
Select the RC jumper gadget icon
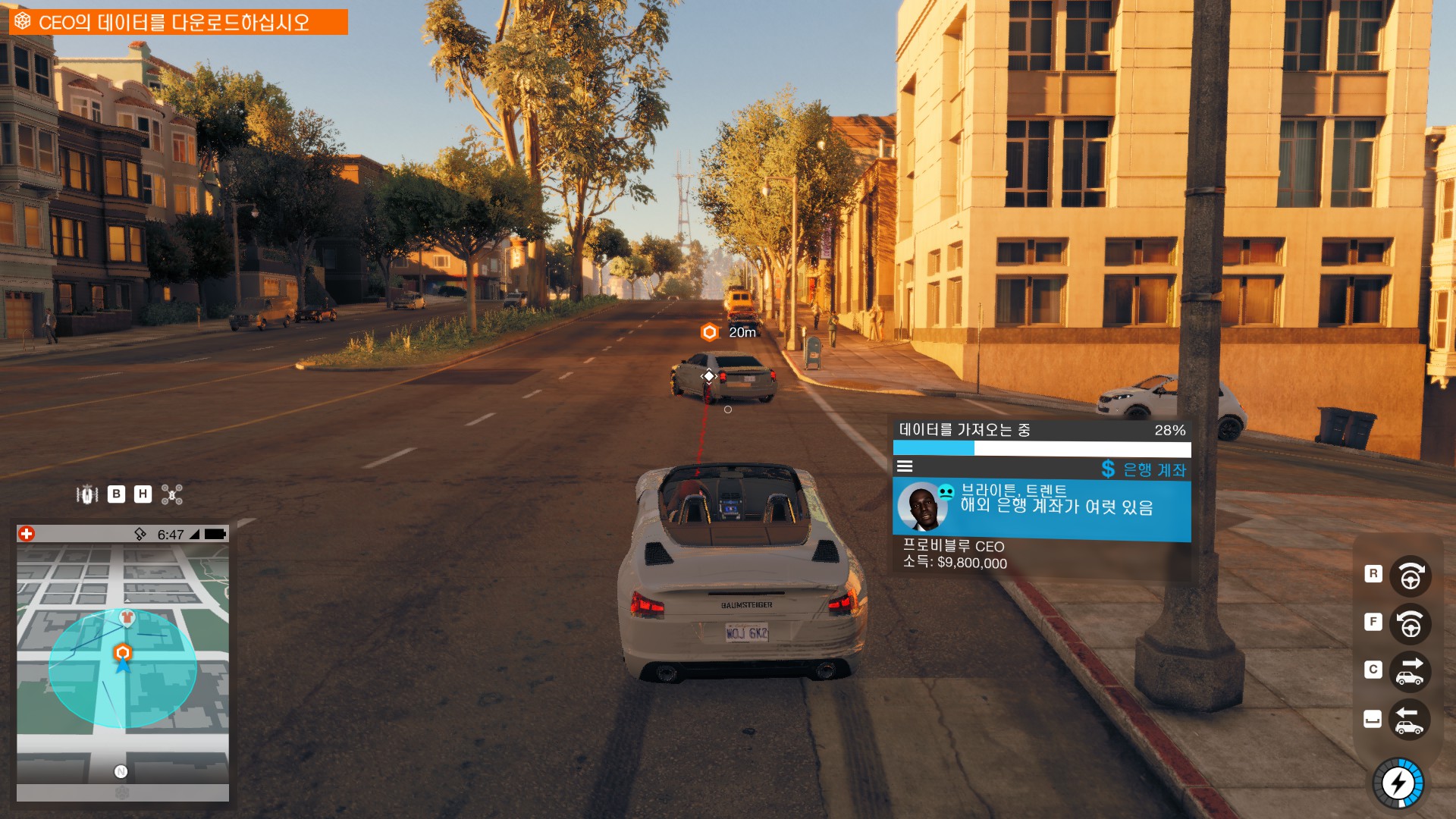87,494
